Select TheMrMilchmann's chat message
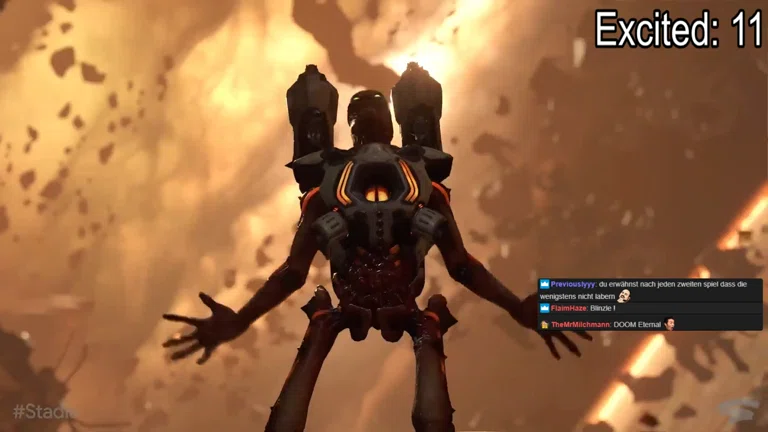 coord(637,325)
